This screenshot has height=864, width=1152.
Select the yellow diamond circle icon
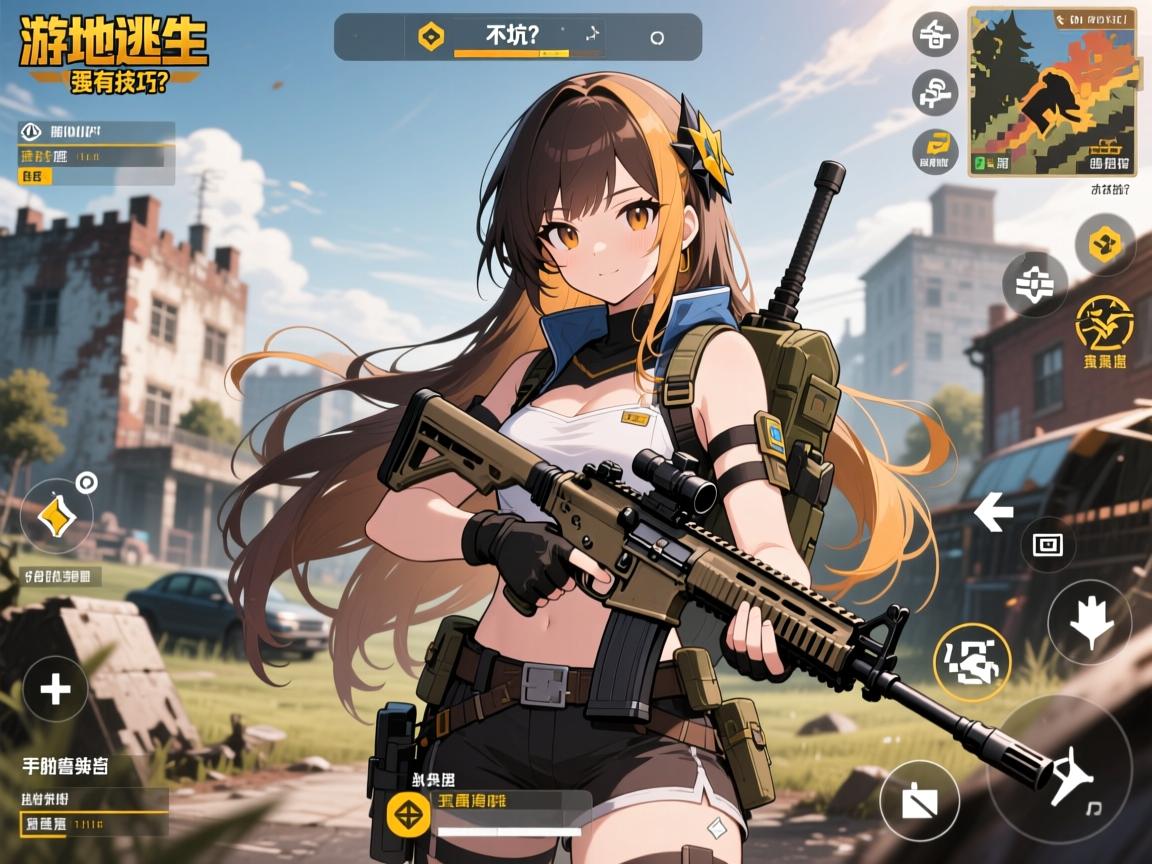coord(55,516)
